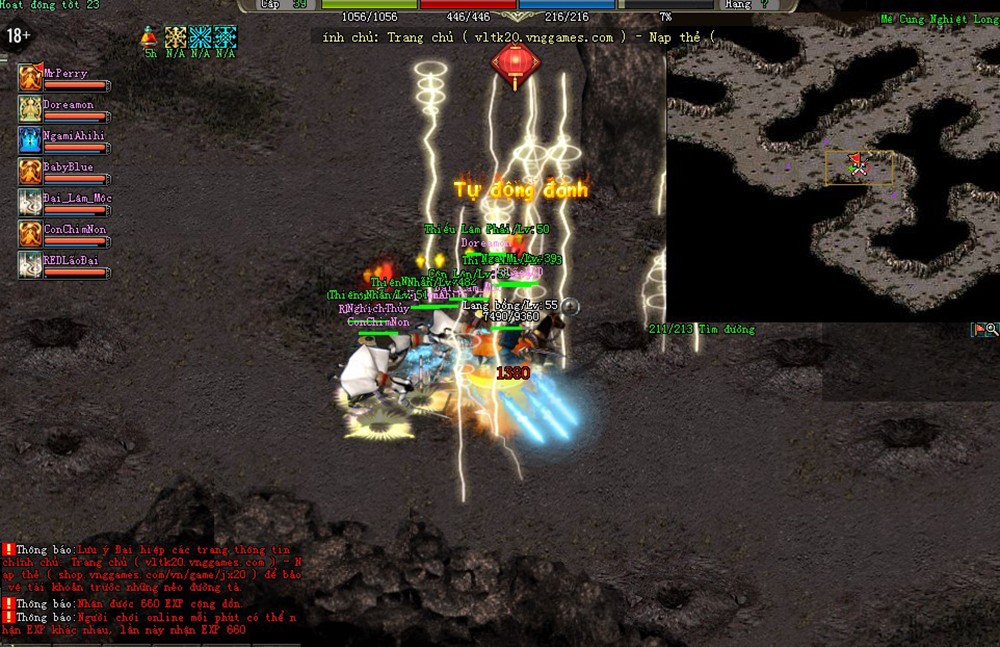Click Đại_Lâm_Mộc's party portrait
This screenshot has height=647, width=1000.
(x=30, y=202)
